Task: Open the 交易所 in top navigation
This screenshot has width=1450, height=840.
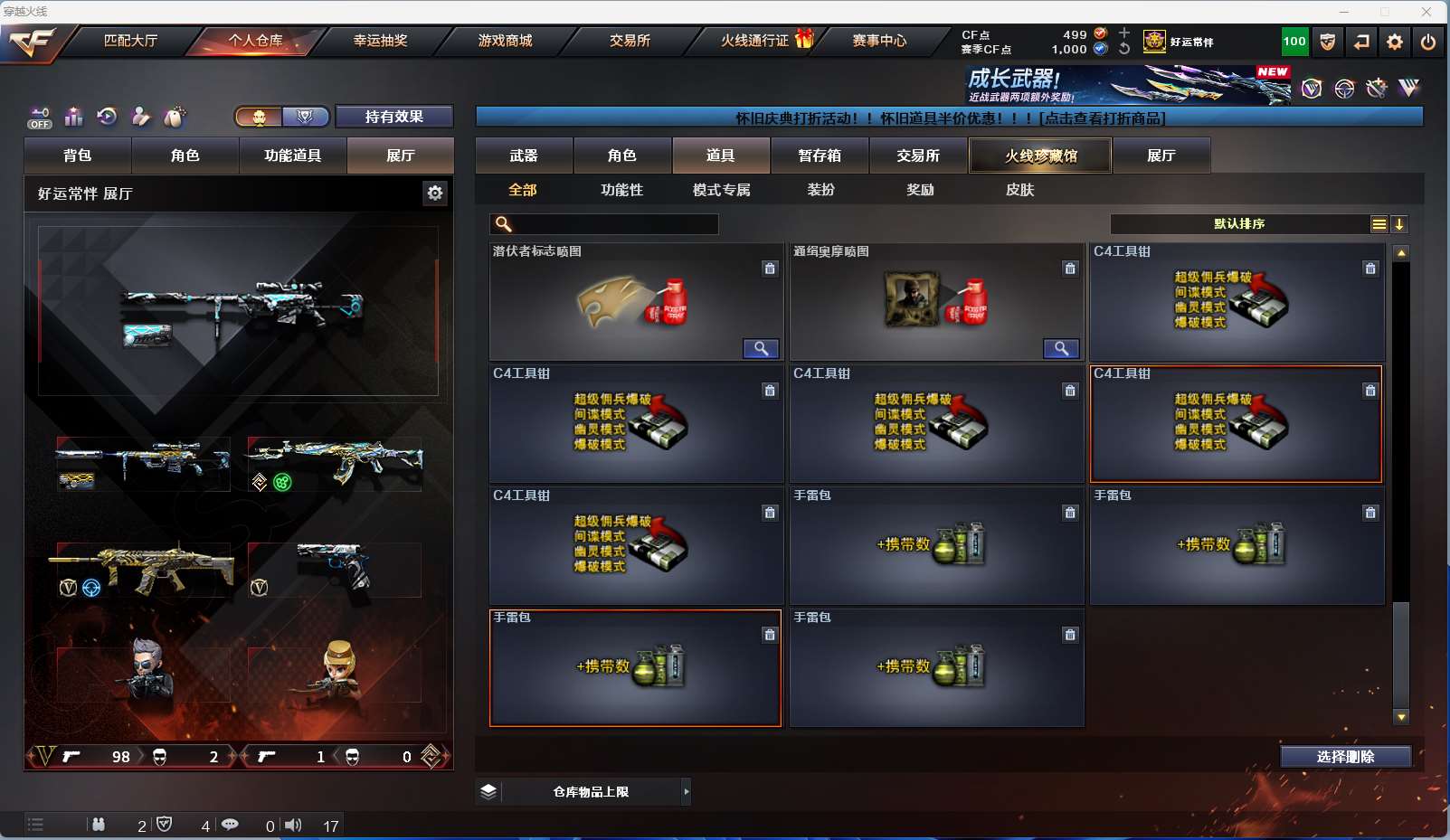Action: 630,41
